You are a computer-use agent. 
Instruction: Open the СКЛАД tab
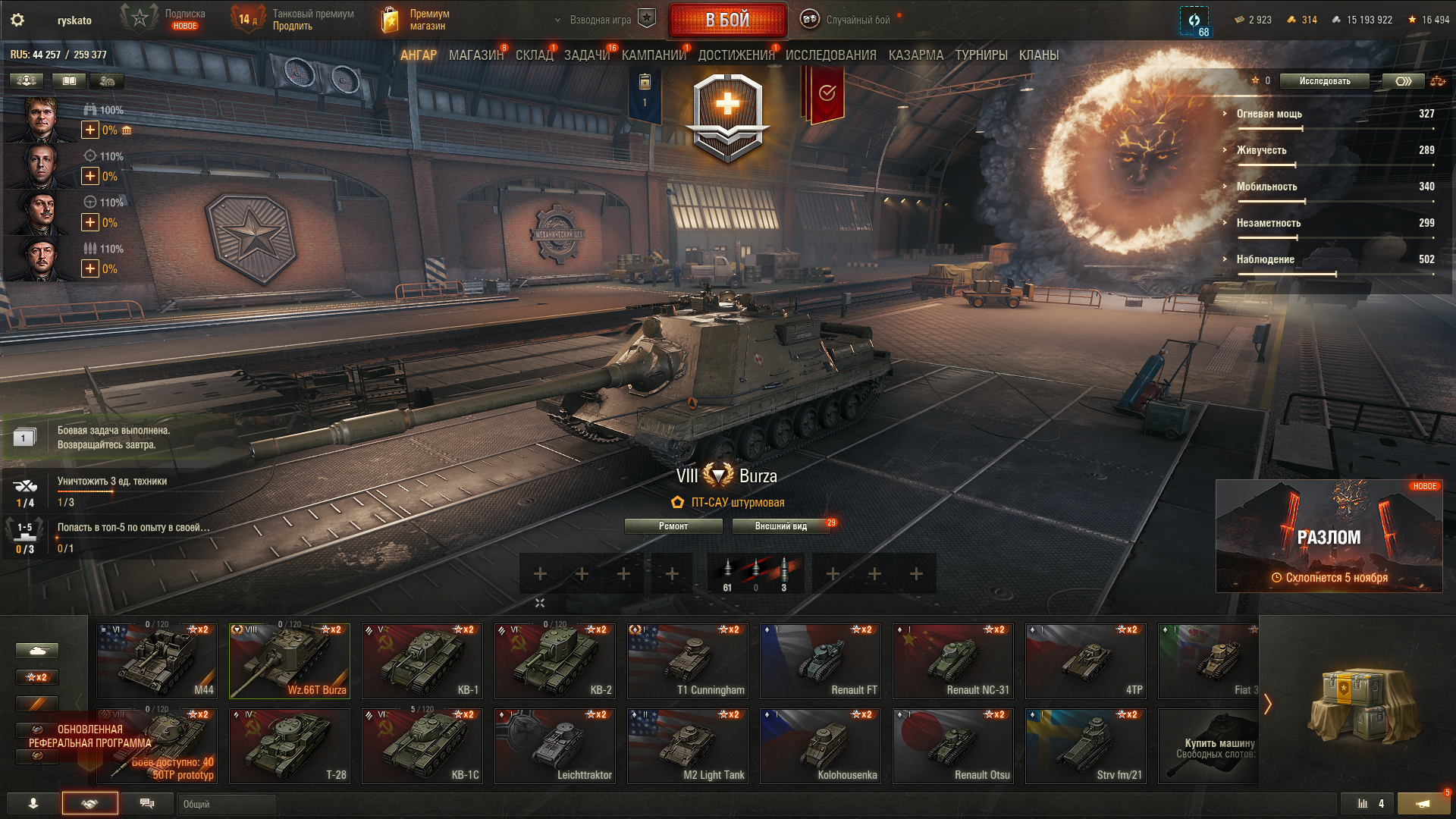tap(534, 55)
